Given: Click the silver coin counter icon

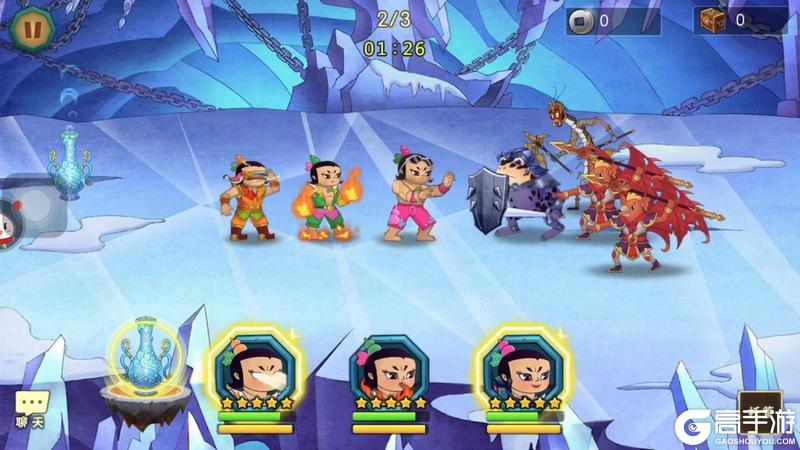Looking at the screenshot, I should coord(581,20).
